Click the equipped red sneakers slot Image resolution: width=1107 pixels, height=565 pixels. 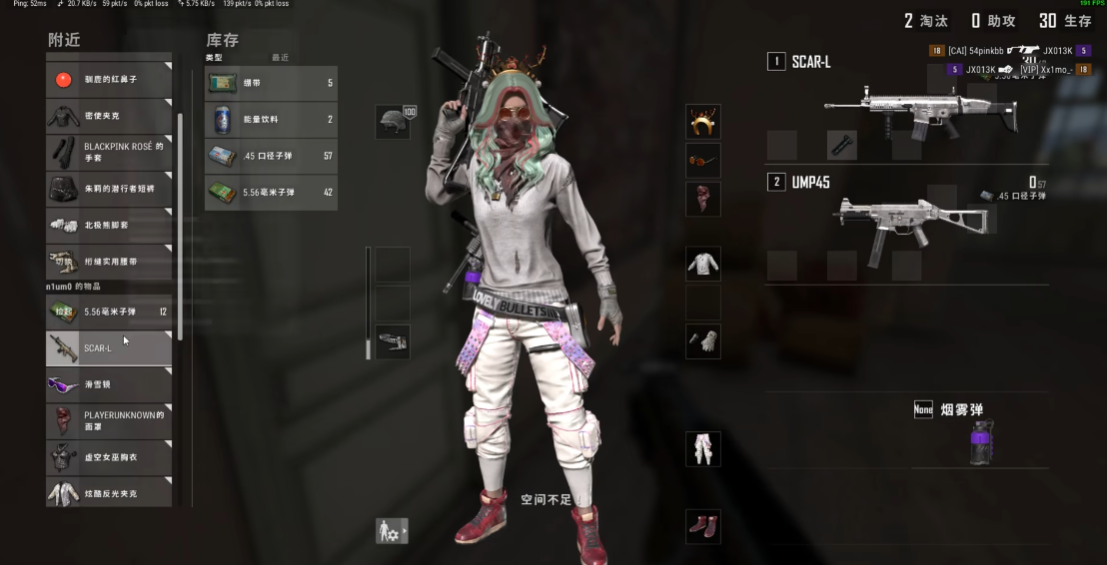pos(703,526)
